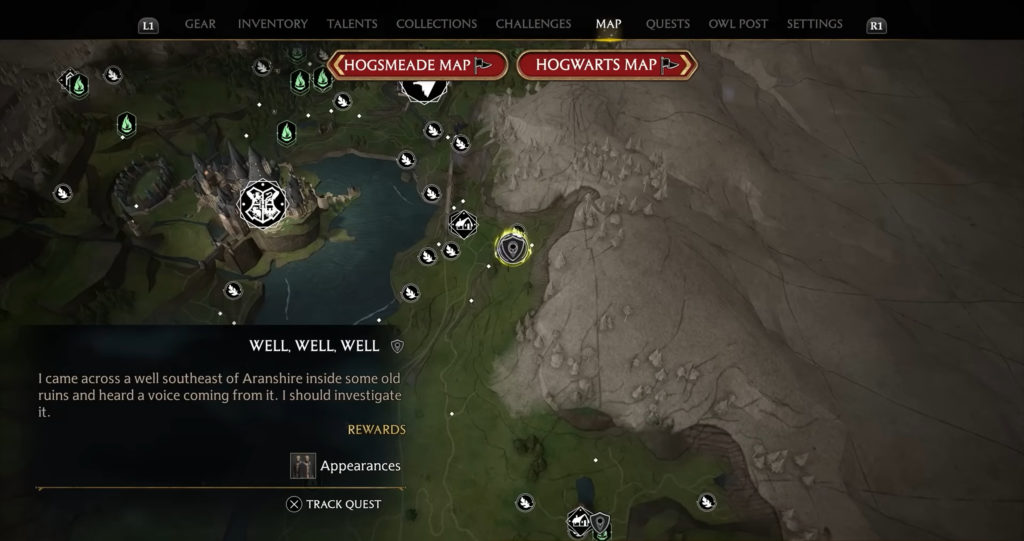The width and height of the screenshot is (1024, 541).
Task: Click the highlighted side quest shield marker
Action: point(512,248)
